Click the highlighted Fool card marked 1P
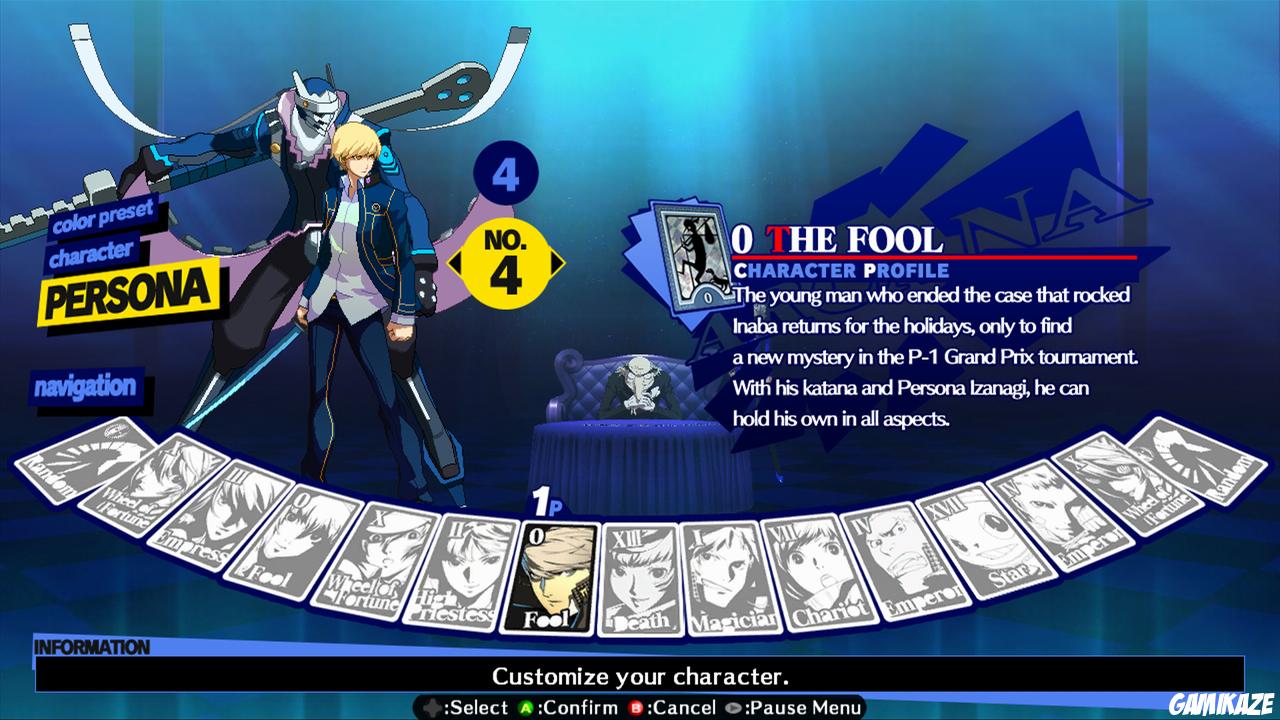 (556, 575)
